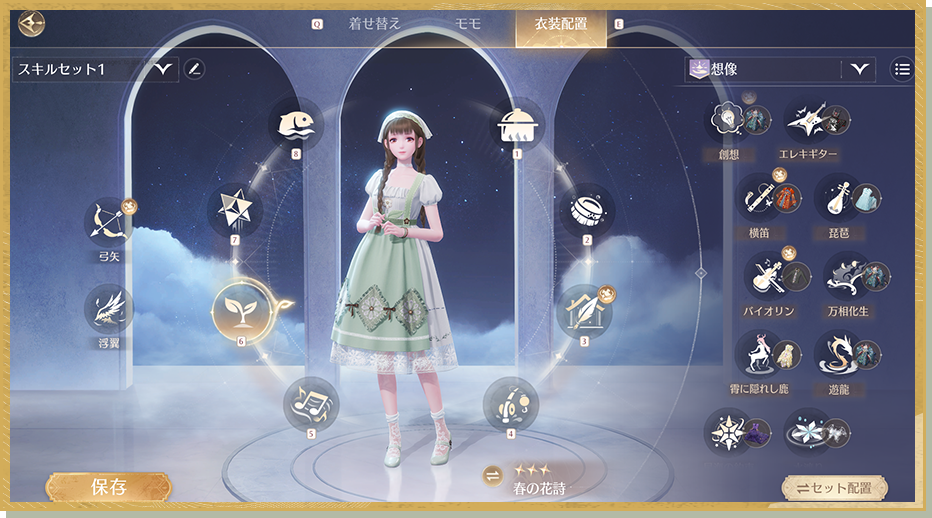
Task: Open the list view icon
Action: [903, 69]
